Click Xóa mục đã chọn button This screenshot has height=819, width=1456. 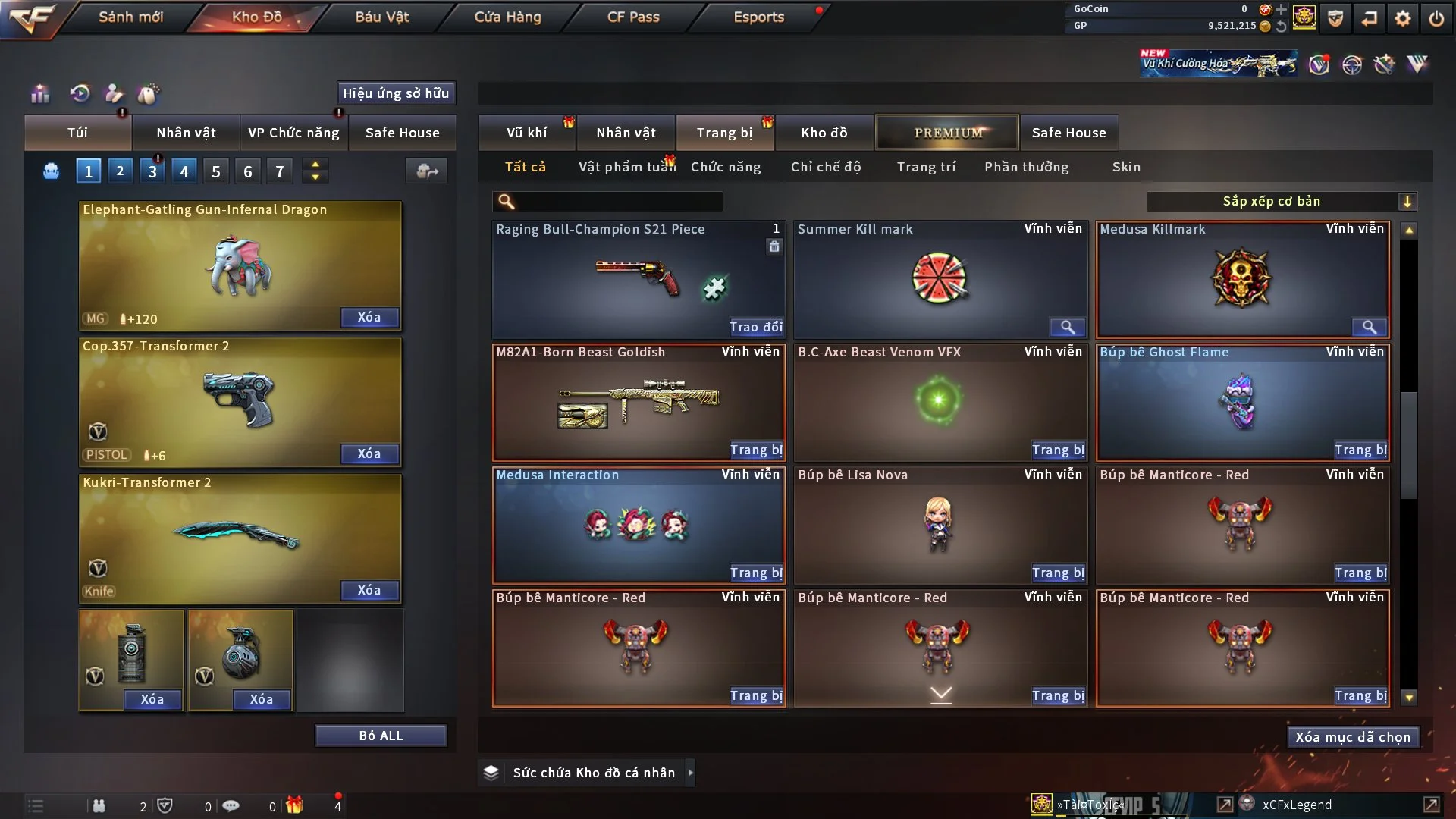1352,737
